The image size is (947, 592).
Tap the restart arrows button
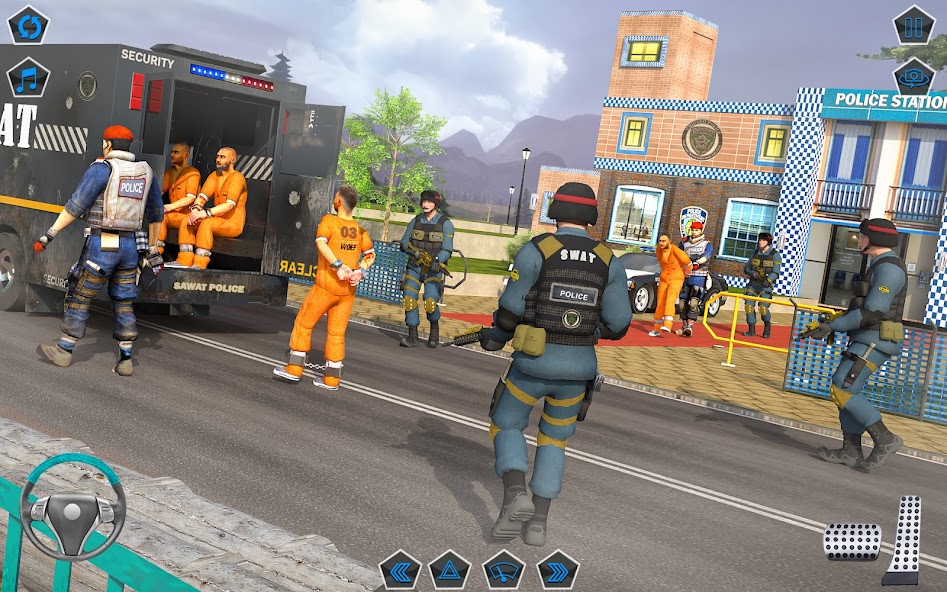pyautogui.click(x=28, y=25)
